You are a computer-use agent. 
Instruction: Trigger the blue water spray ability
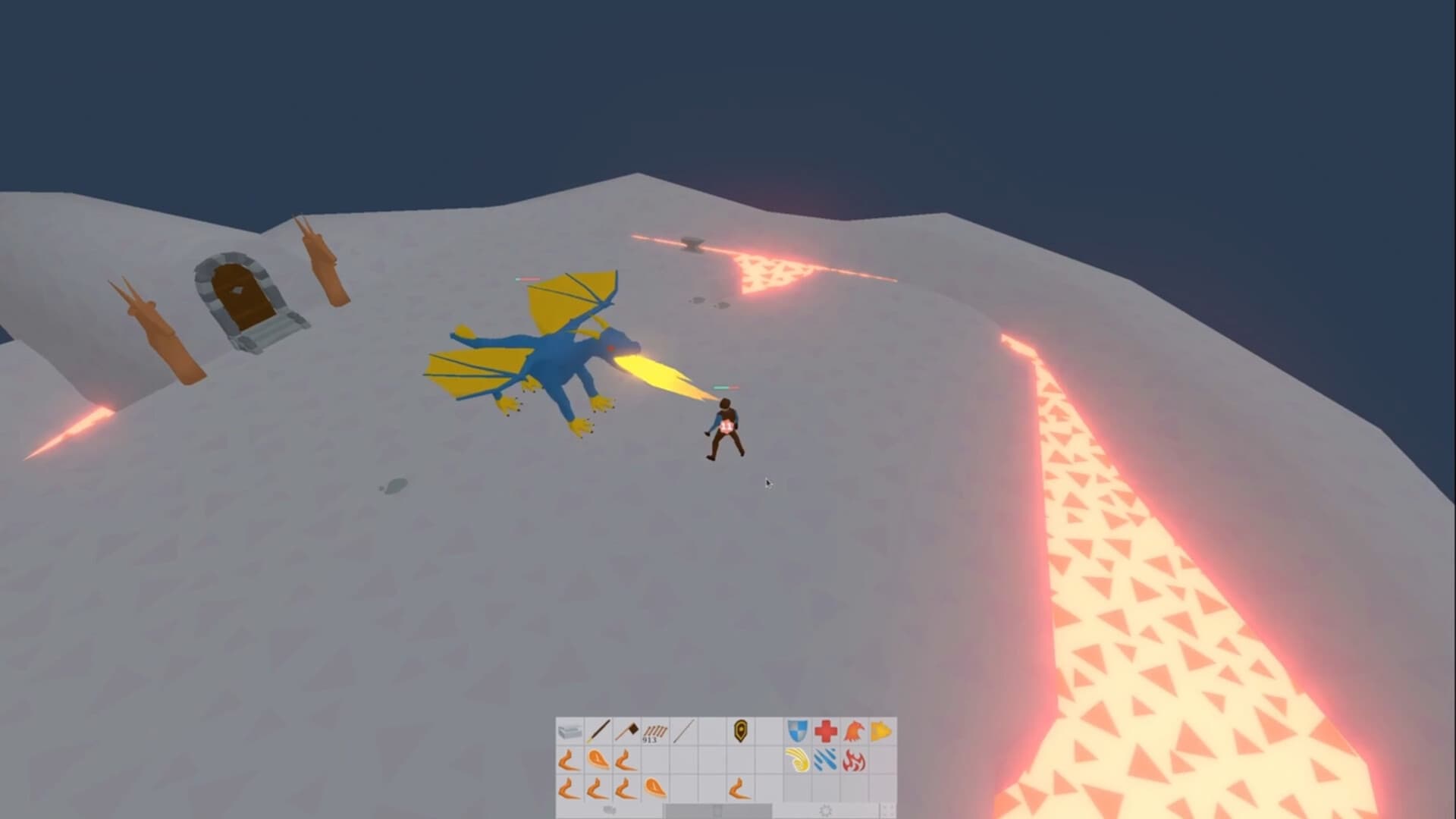coord(825,760)
